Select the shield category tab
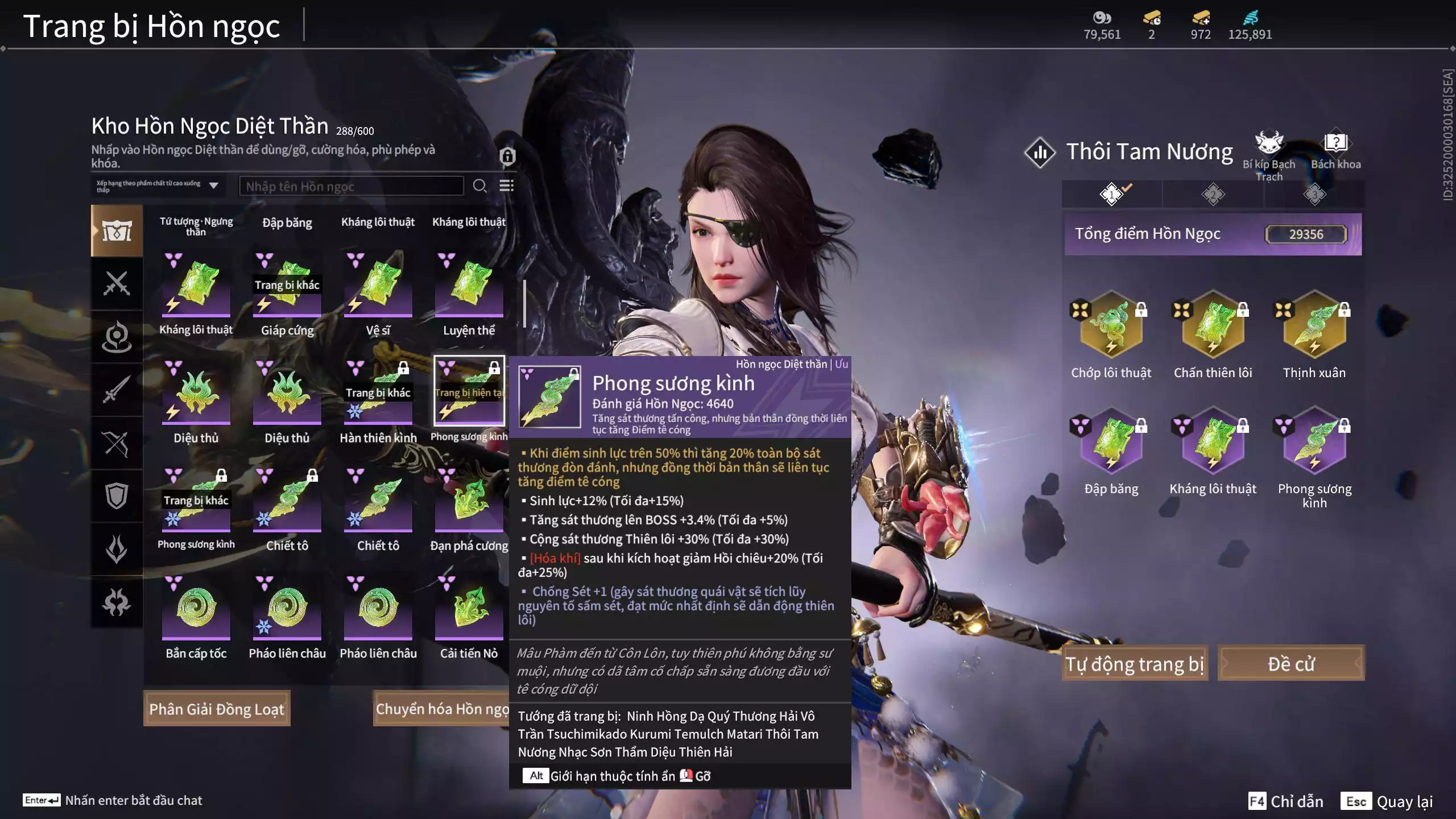Screen dimensions: 1456x819 pyautogui.click(x=117, y=495)
